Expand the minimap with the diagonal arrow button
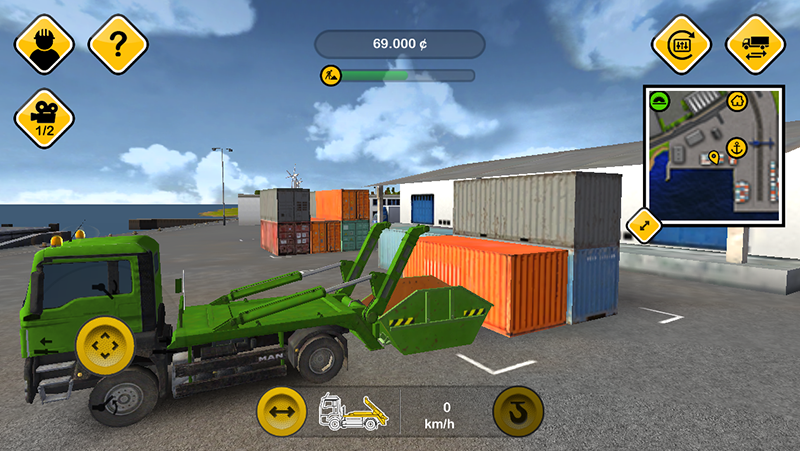 [x=644, y=225]
